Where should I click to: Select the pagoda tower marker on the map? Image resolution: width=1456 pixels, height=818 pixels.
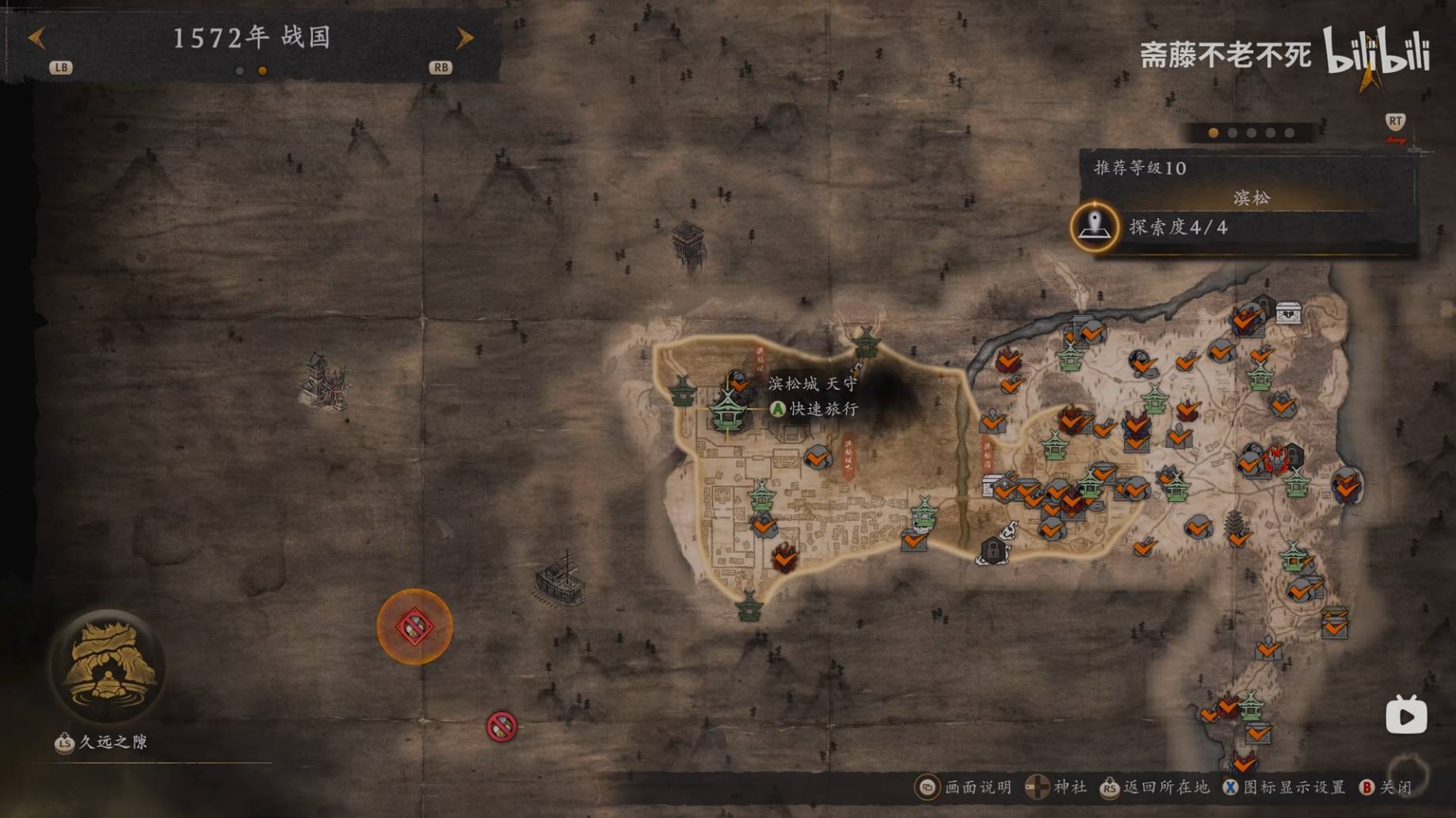[x=1233, y=522]
